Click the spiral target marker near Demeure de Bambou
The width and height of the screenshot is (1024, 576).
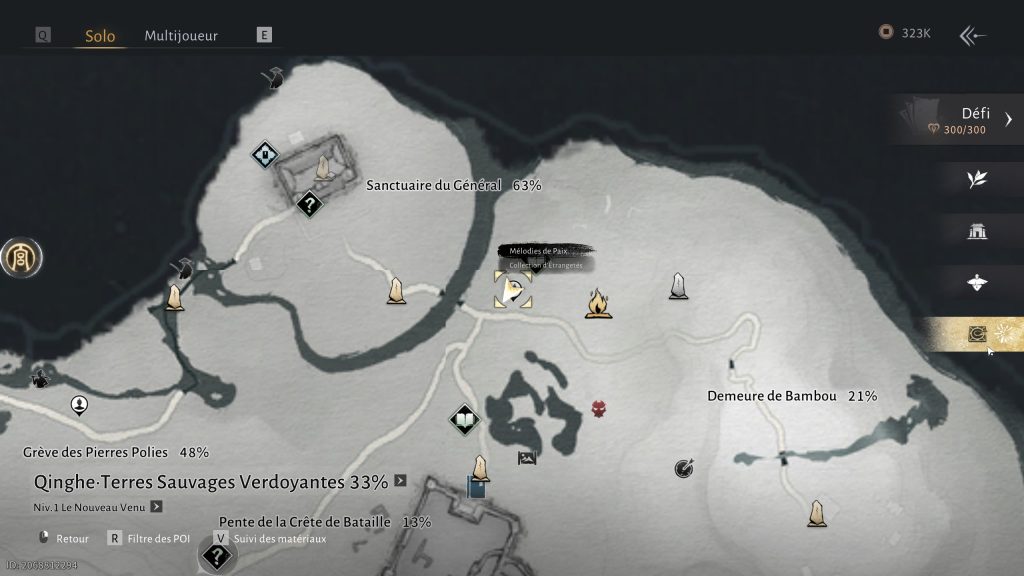(x=684, y=467)
